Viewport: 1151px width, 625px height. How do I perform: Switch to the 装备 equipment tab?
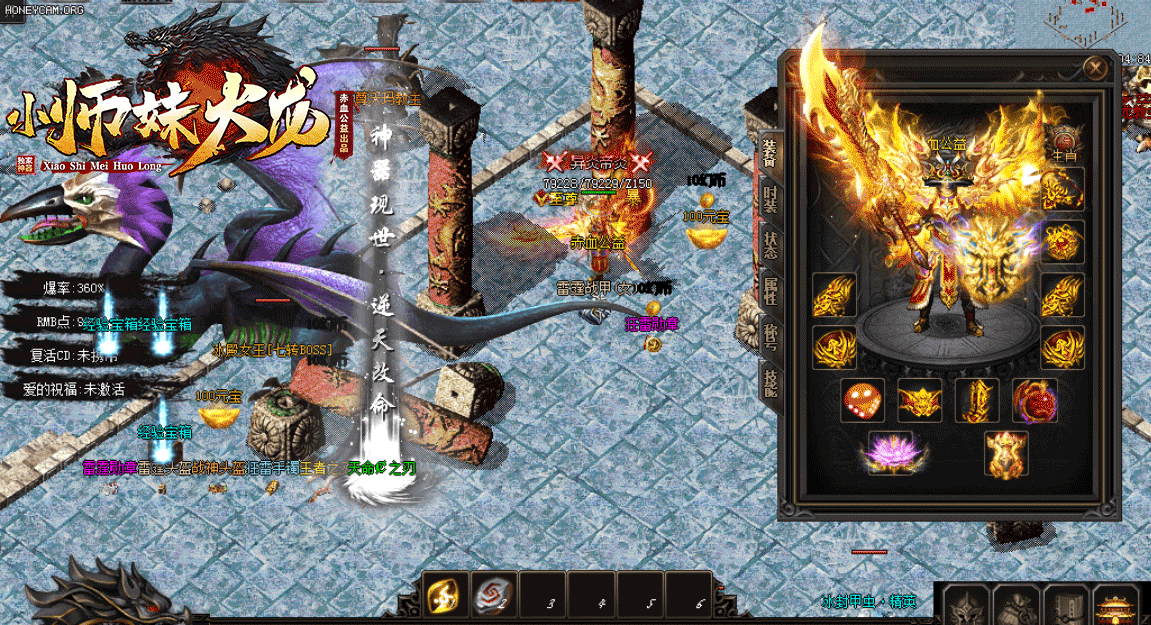[770, 154]
